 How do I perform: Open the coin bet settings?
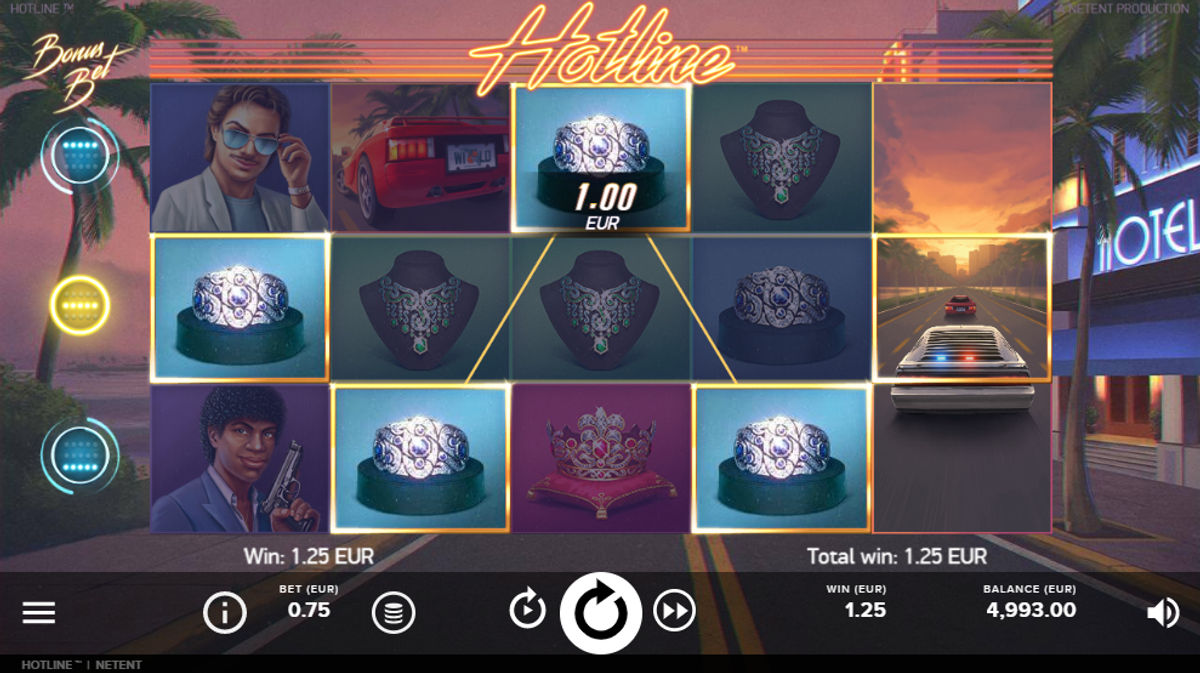coord(394,613)
